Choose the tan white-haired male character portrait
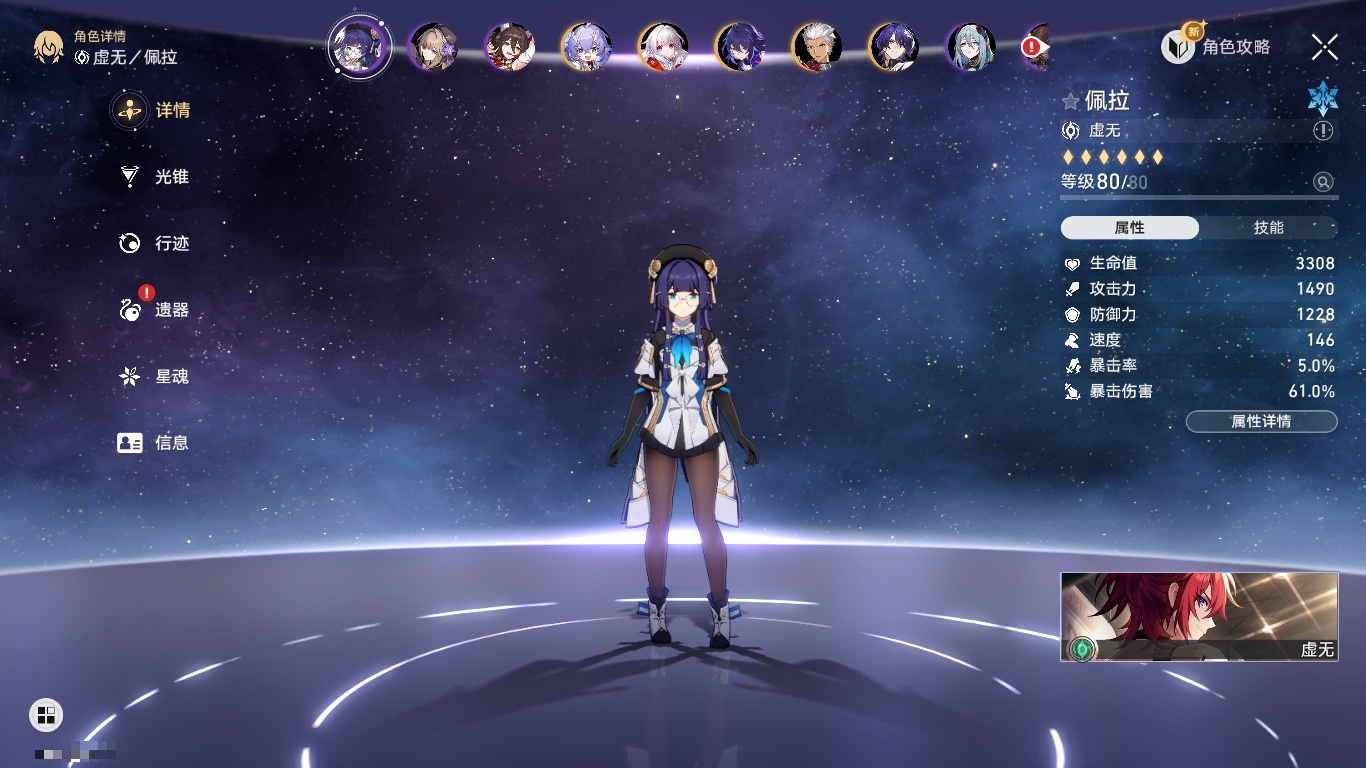The width and height of the screenshot is (1366, 768). pyautogui.click(x=817, y=47)
